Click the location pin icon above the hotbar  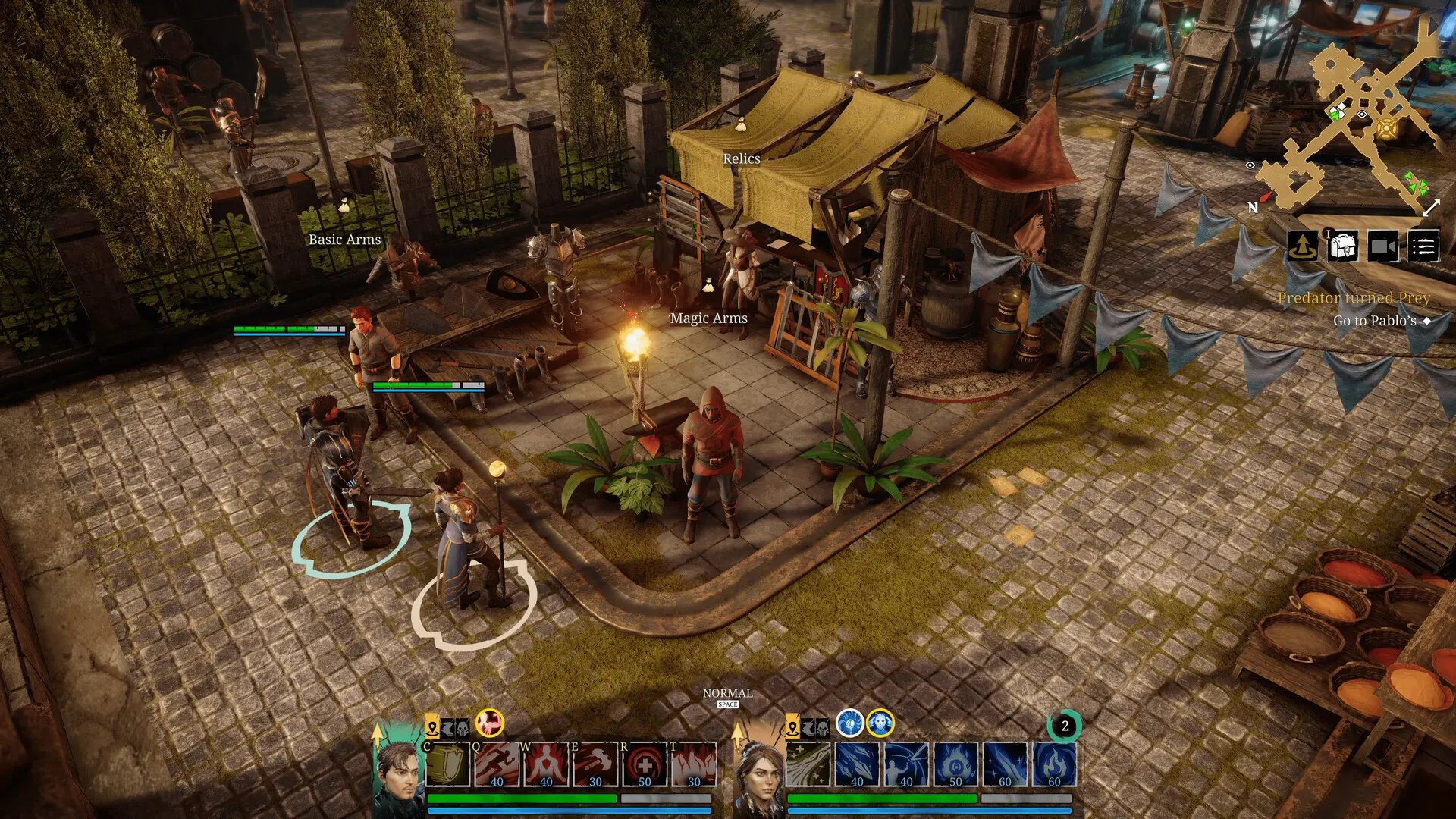coord(433,726)
